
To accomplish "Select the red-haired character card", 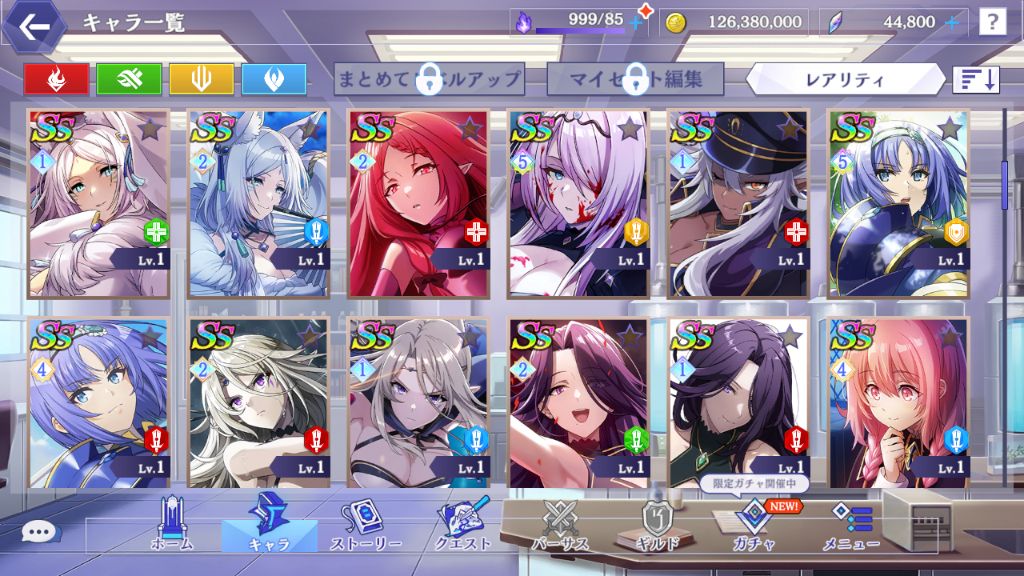I will [x=419, y=203].
